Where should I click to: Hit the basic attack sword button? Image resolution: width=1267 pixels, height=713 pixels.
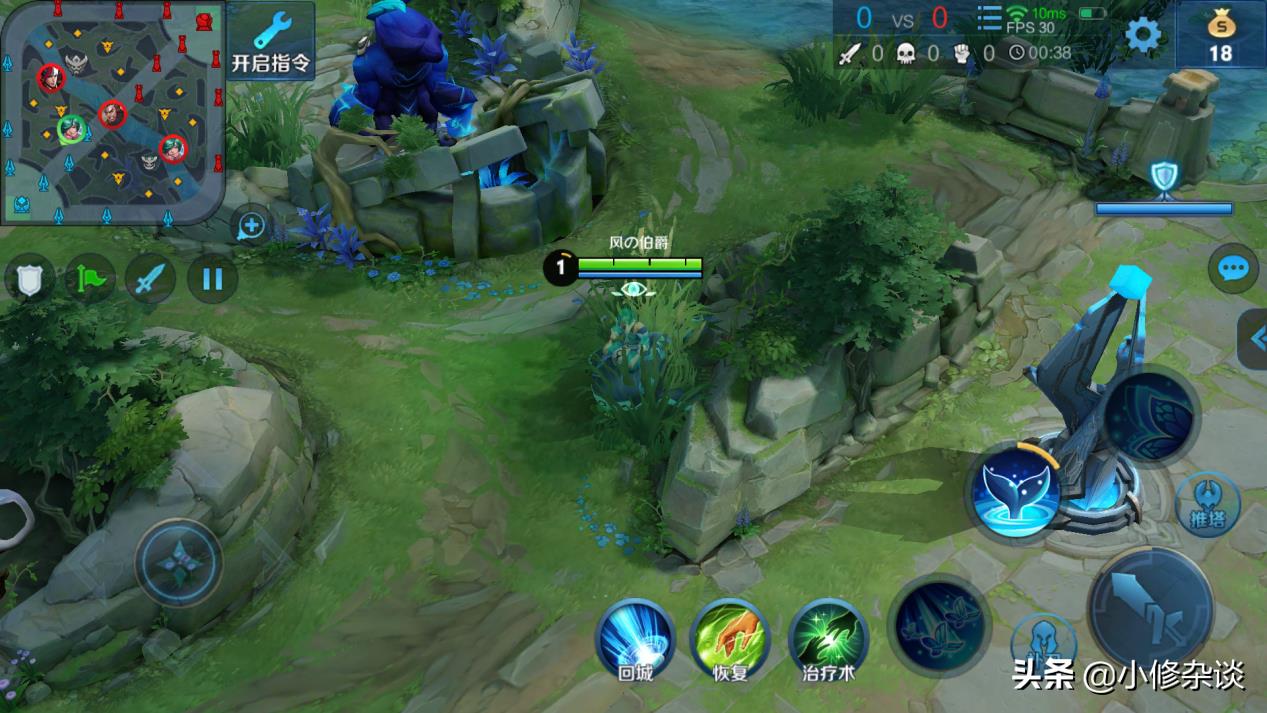1150,608
